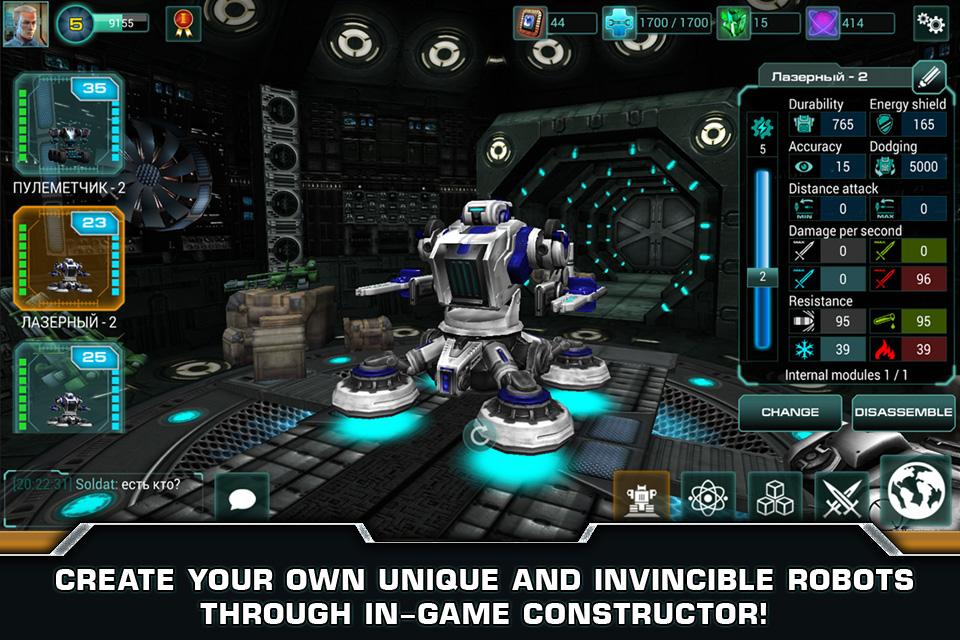This screenshot has height=640, width=960.
Task: Select the ЛАЗЕРНЫЙ - 2 robot card
Action: pyautogui.click(x=68, y=259)
